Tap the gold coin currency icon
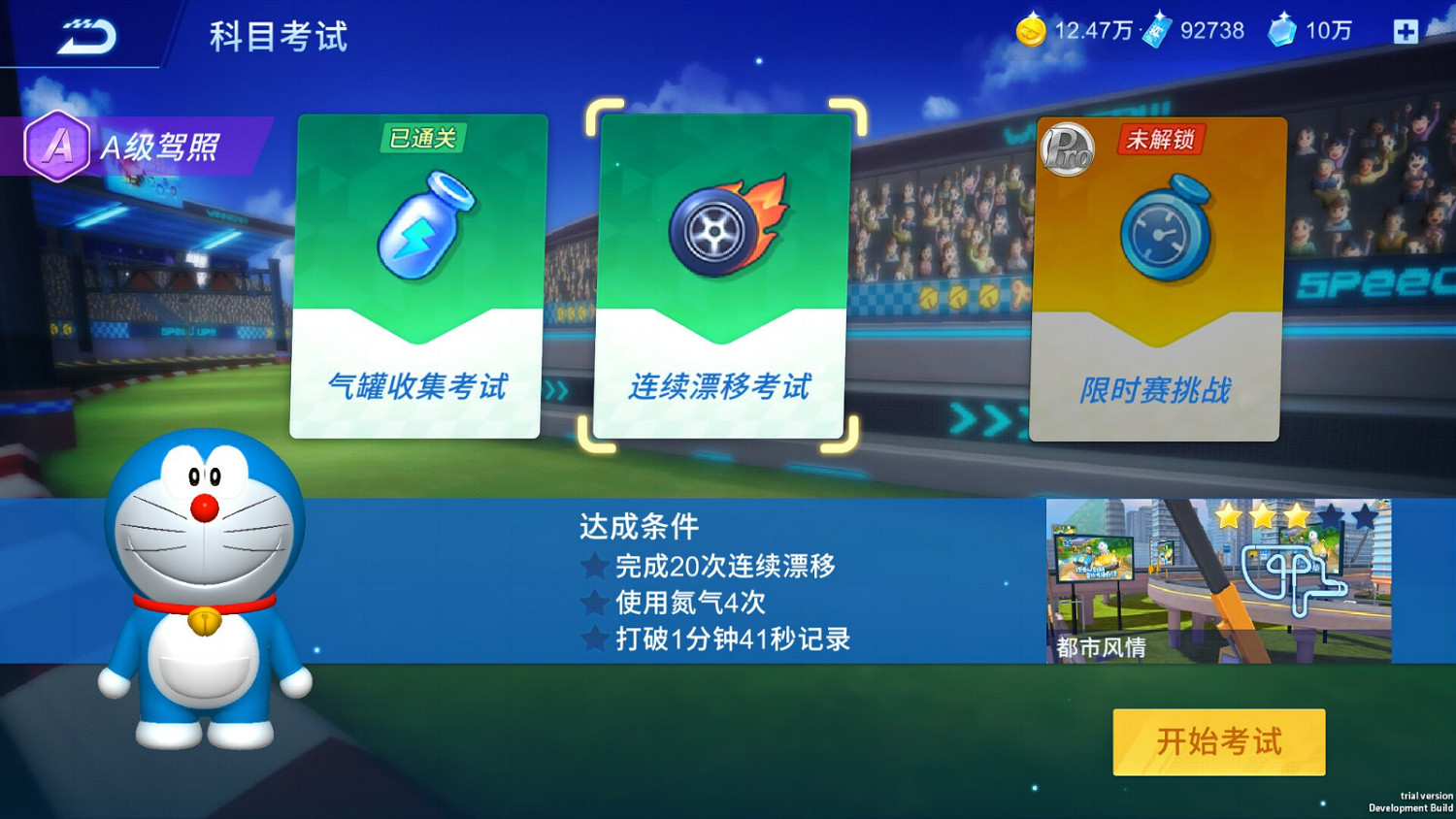This screenshot has height=819, width=1456. (1032, 31)
